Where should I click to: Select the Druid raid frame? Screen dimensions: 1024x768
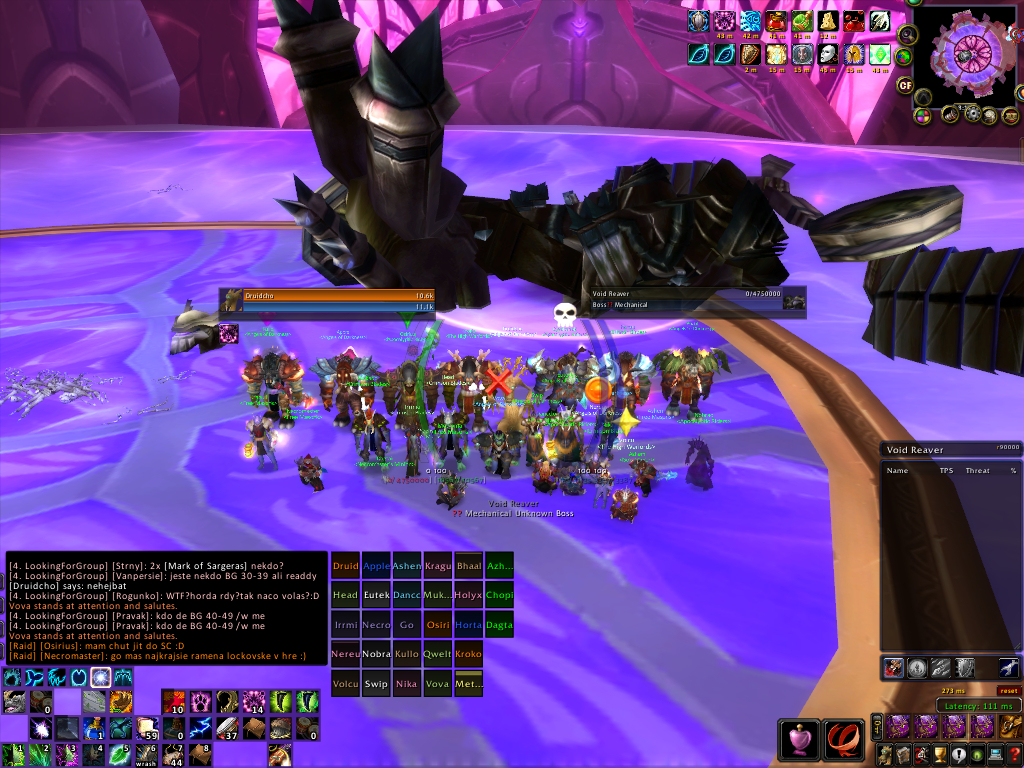[x=345, y=565]
